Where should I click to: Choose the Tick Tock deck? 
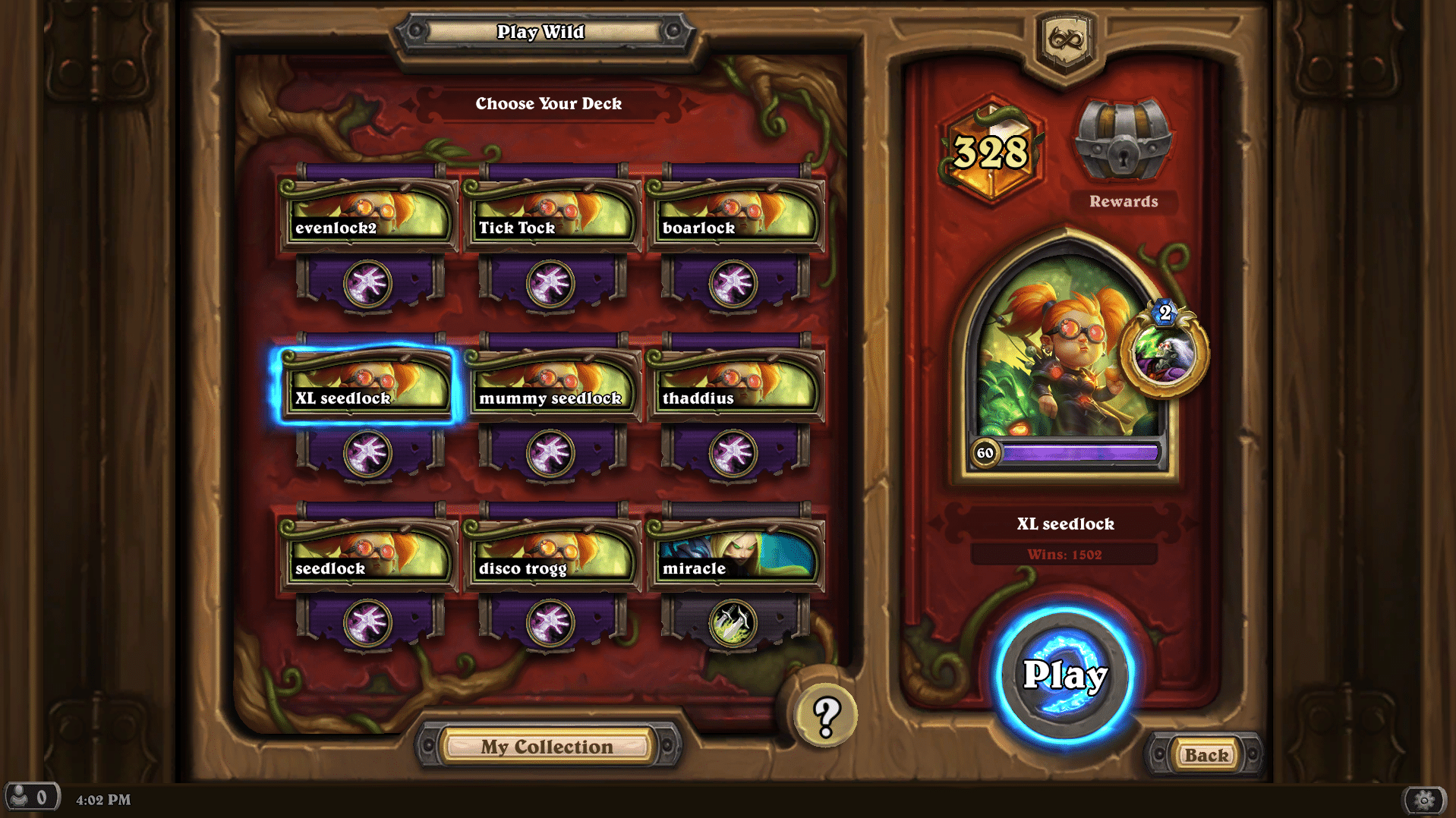[x=551, y=217]
